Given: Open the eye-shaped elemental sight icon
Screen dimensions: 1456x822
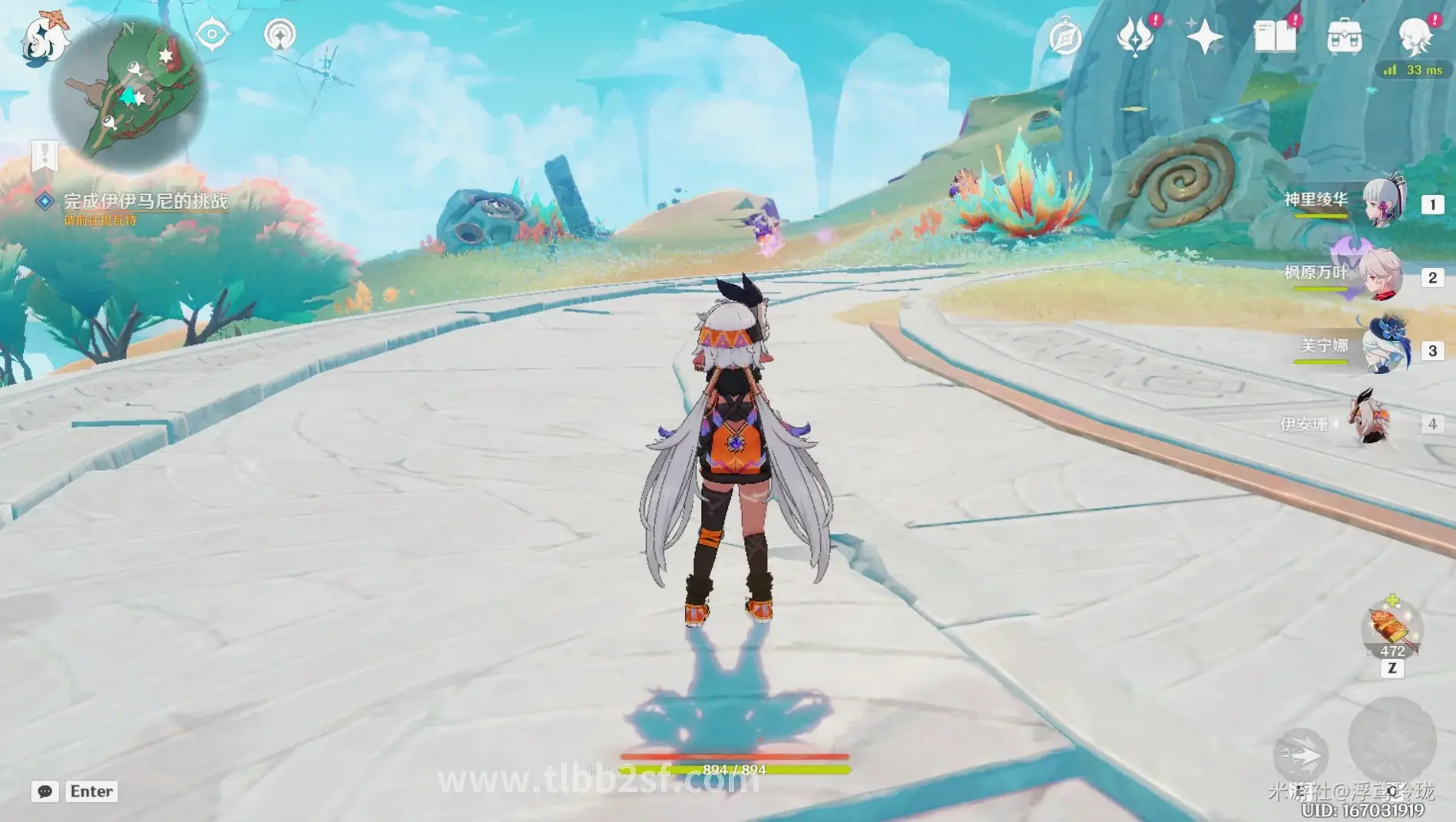Looking at the screenshot, I should [x=212, y=35].
